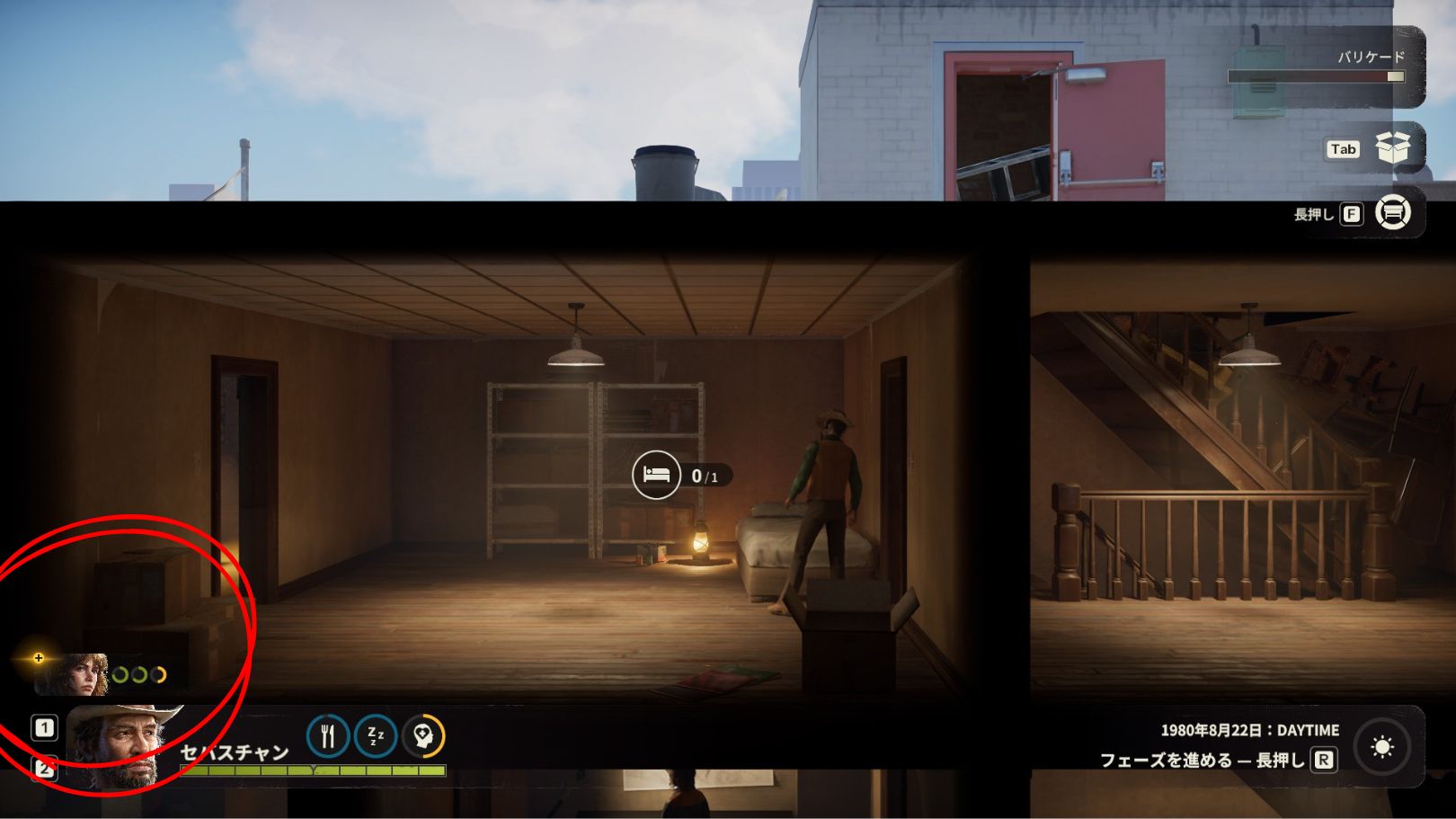Open the storage box inventory icon
The height and width of the screenshot is (819, 1456).
pyautogui.click(x=1392, y=148)
